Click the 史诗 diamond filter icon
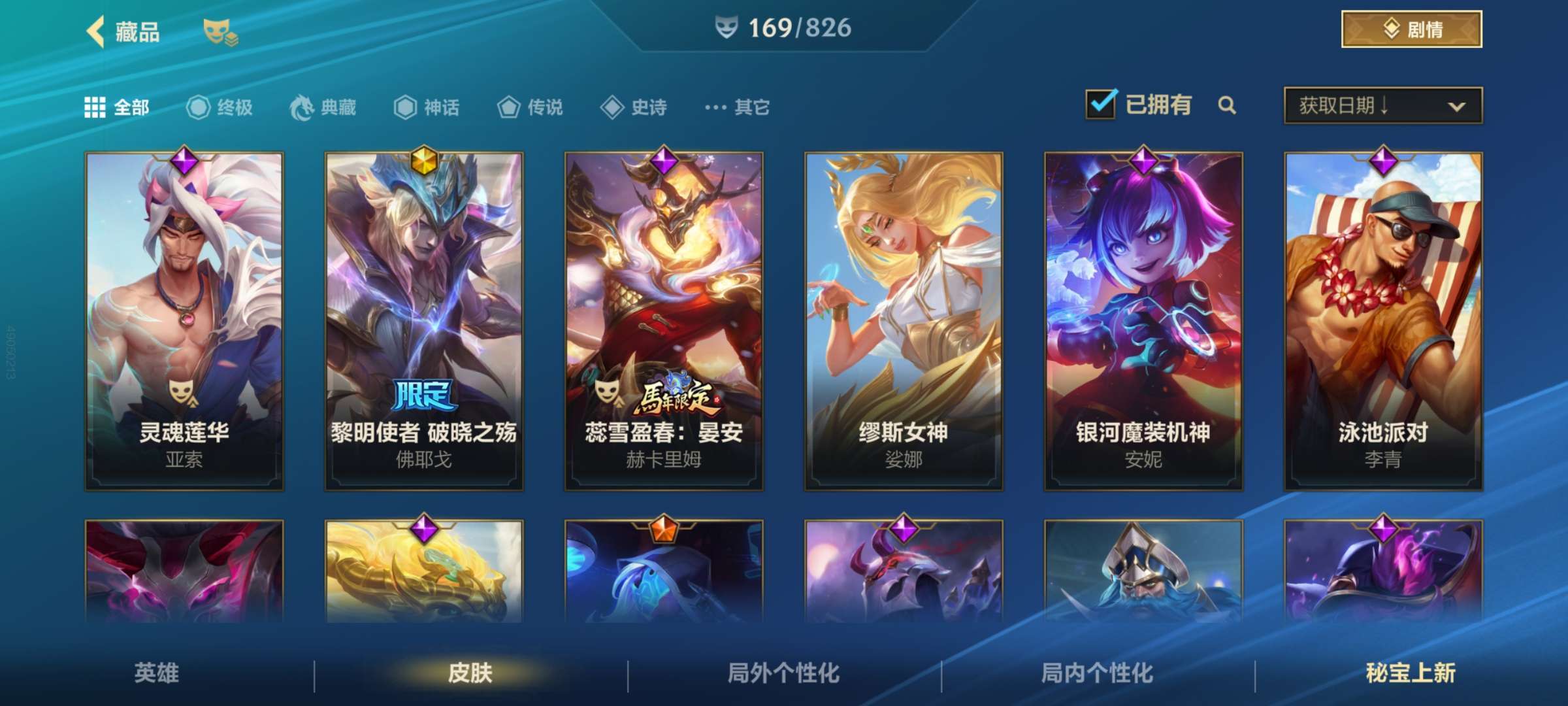Viewport: 1568px width, 706px height. tap(613, 107)
